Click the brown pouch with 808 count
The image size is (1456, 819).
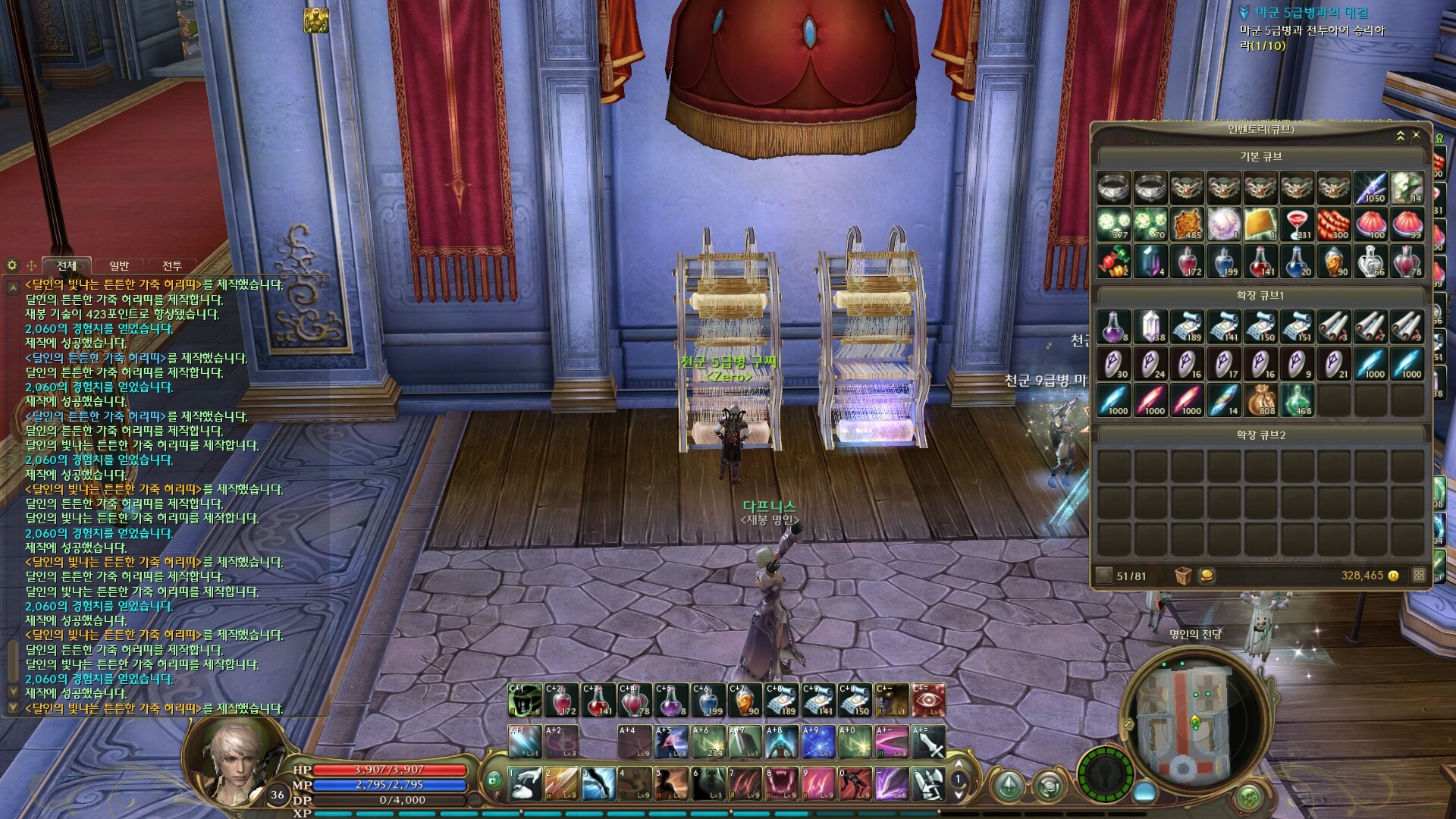click(1260, 400)
